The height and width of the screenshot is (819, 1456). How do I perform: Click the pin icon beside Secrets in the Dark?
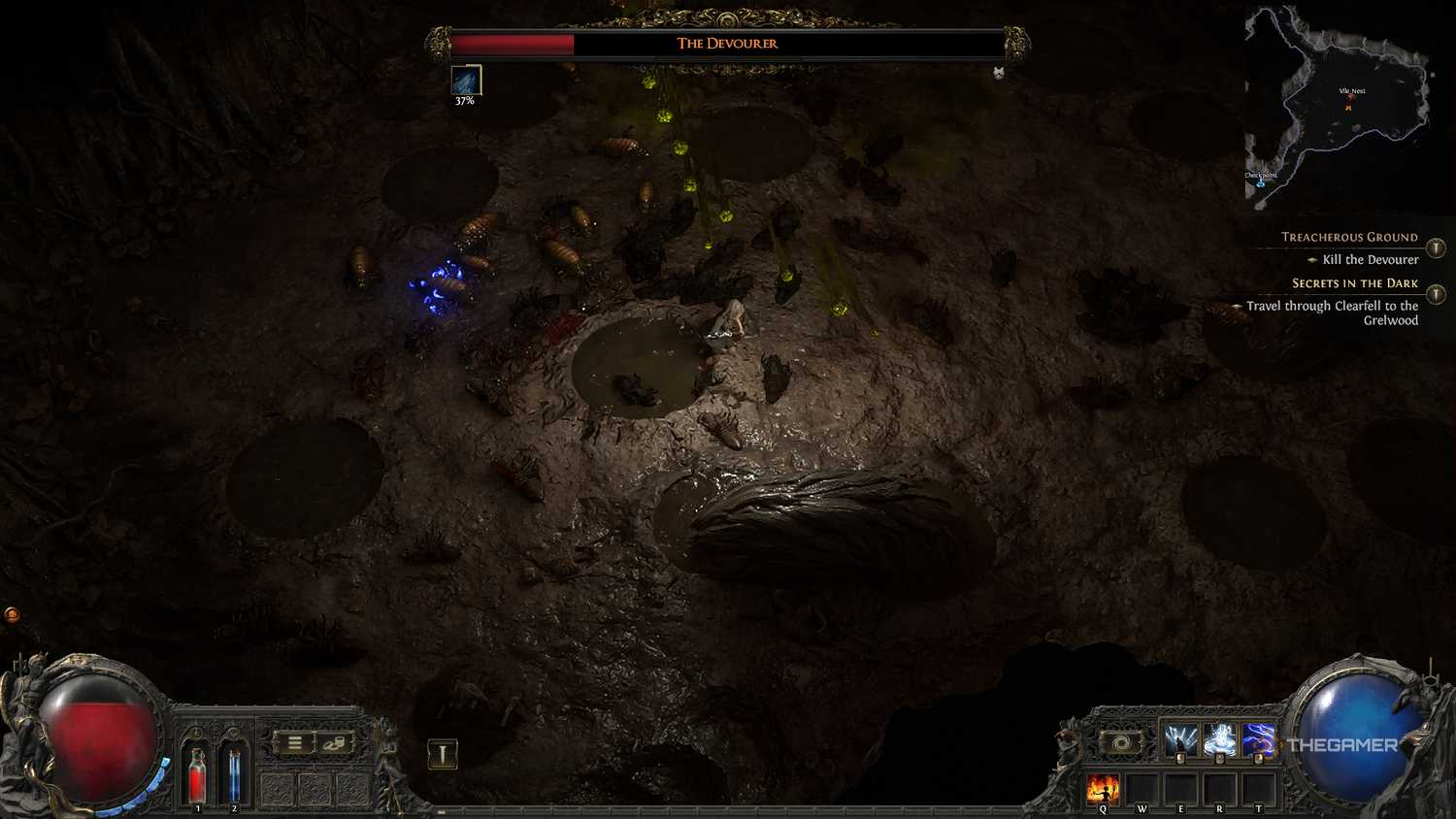coord(1436,295)
